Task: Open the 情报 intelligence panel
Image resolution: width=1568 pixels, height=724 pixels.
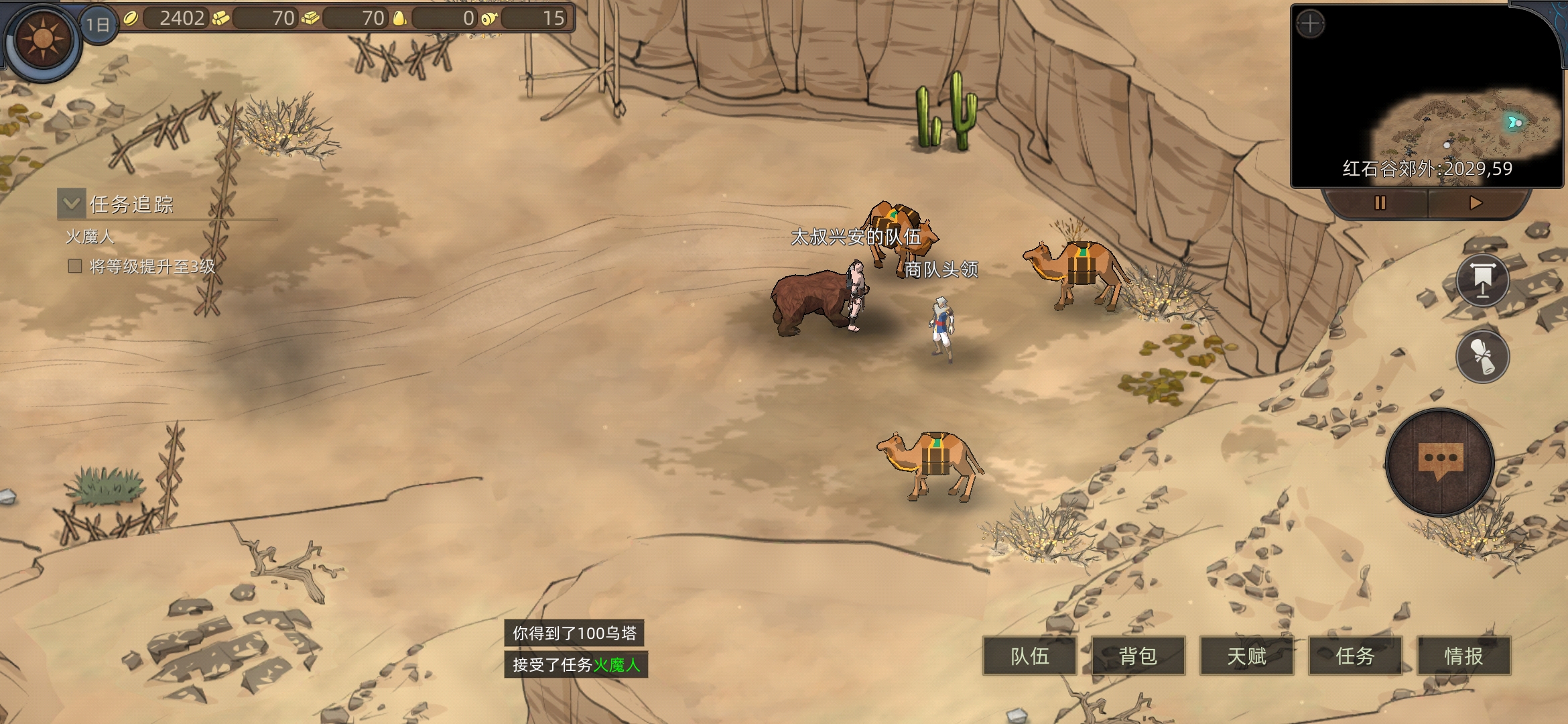Action: tap(1463, 656)
